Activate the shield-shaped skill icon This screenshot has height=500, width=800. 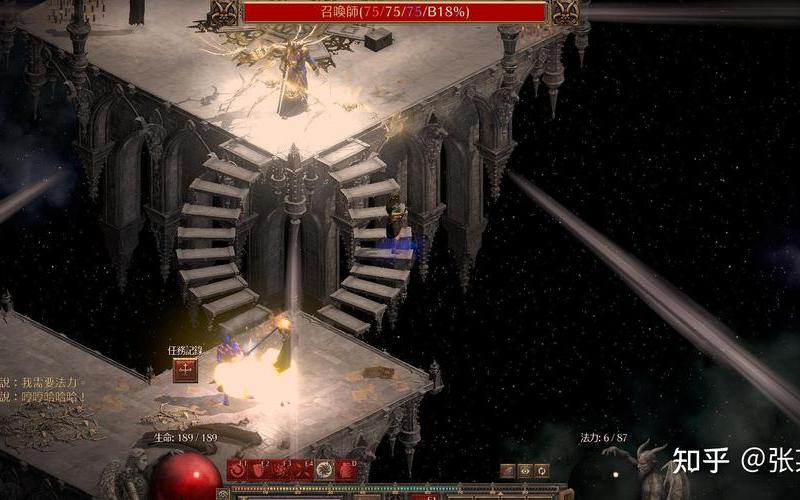258,470
